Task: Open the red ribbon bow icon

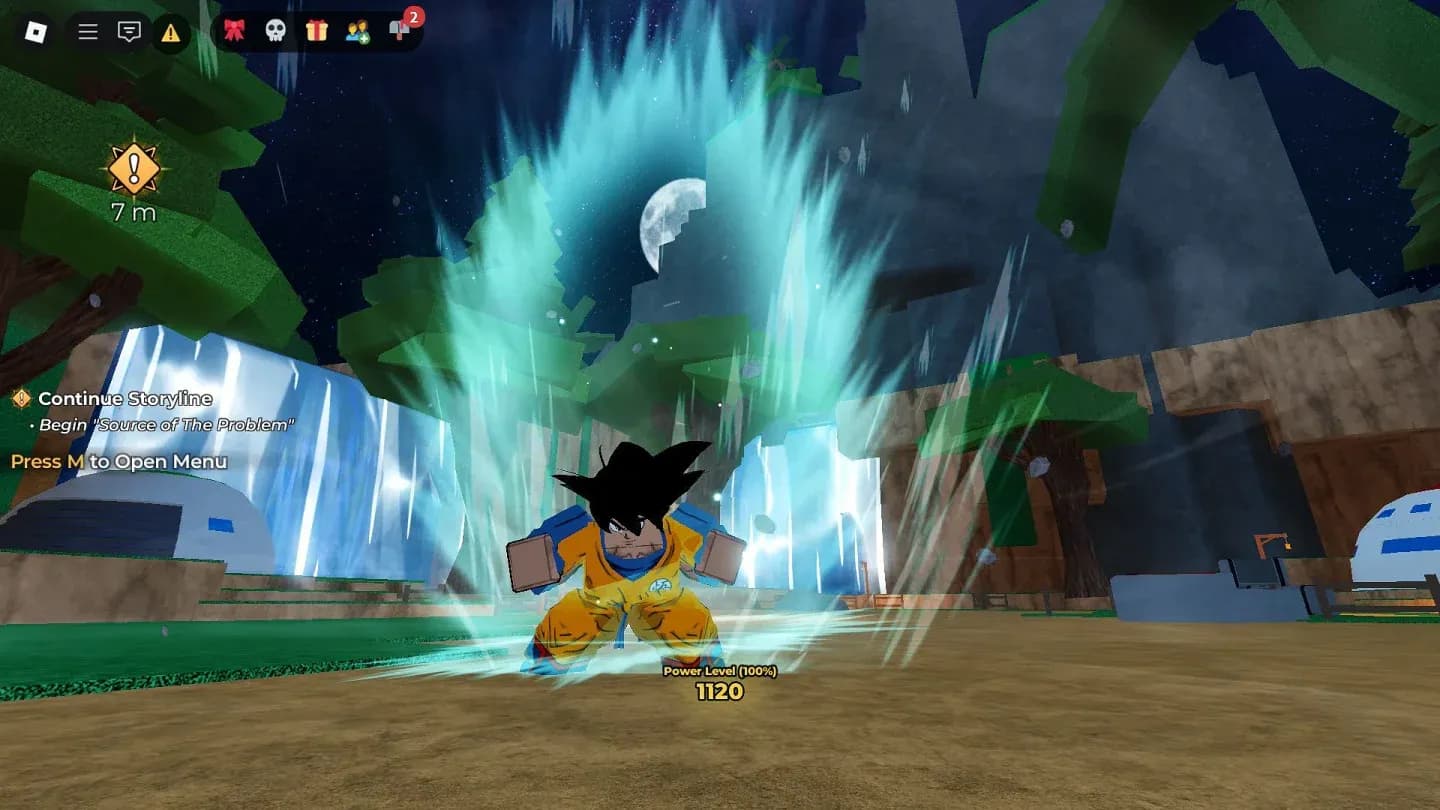Action: (x=234, y=31)
